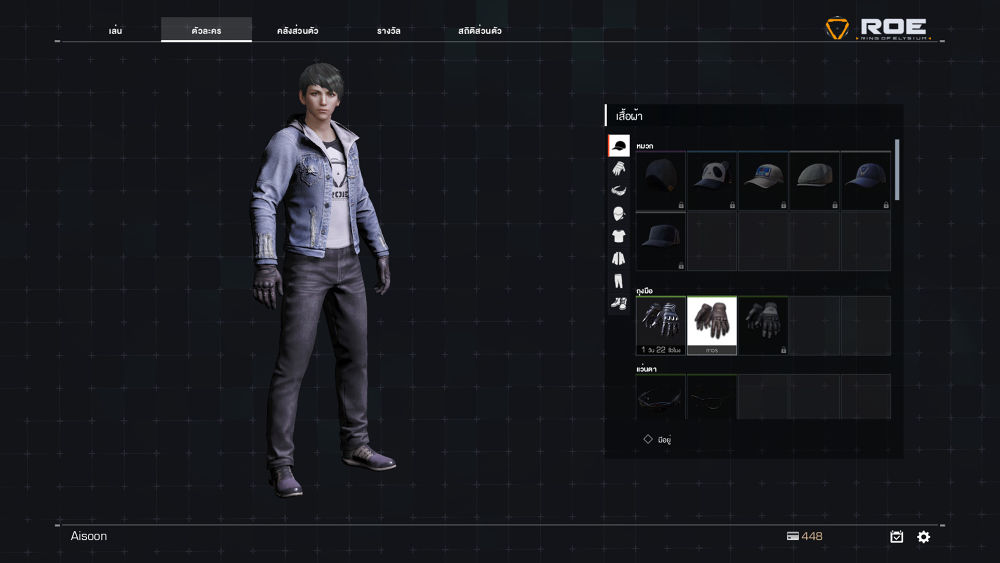This screenshot has height=563, width=1000.
Task: Select the glasses category icon
Action: [x=619, y=191]
